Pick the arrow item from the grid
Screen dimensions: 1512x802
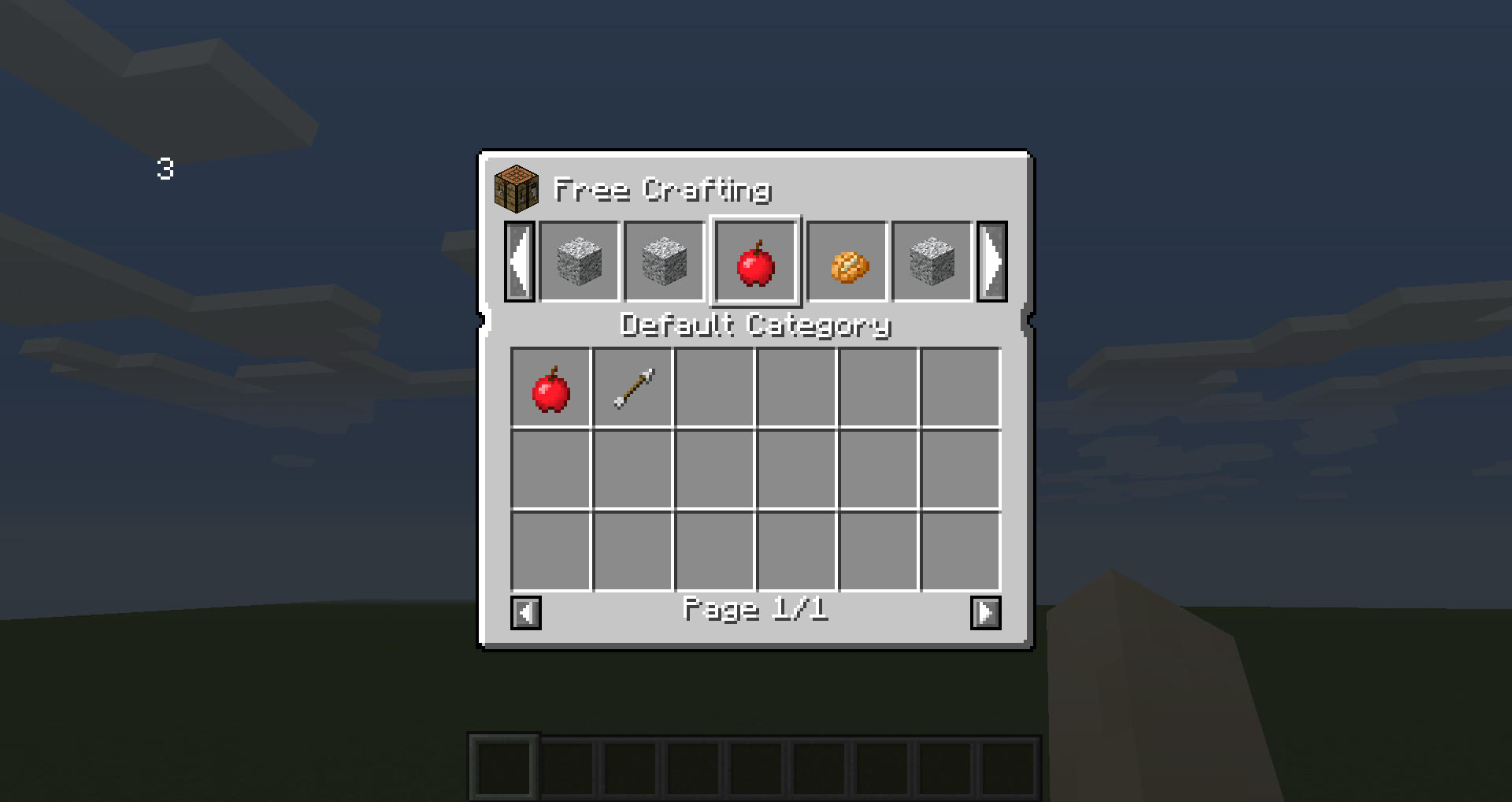[x=633, y=387]
